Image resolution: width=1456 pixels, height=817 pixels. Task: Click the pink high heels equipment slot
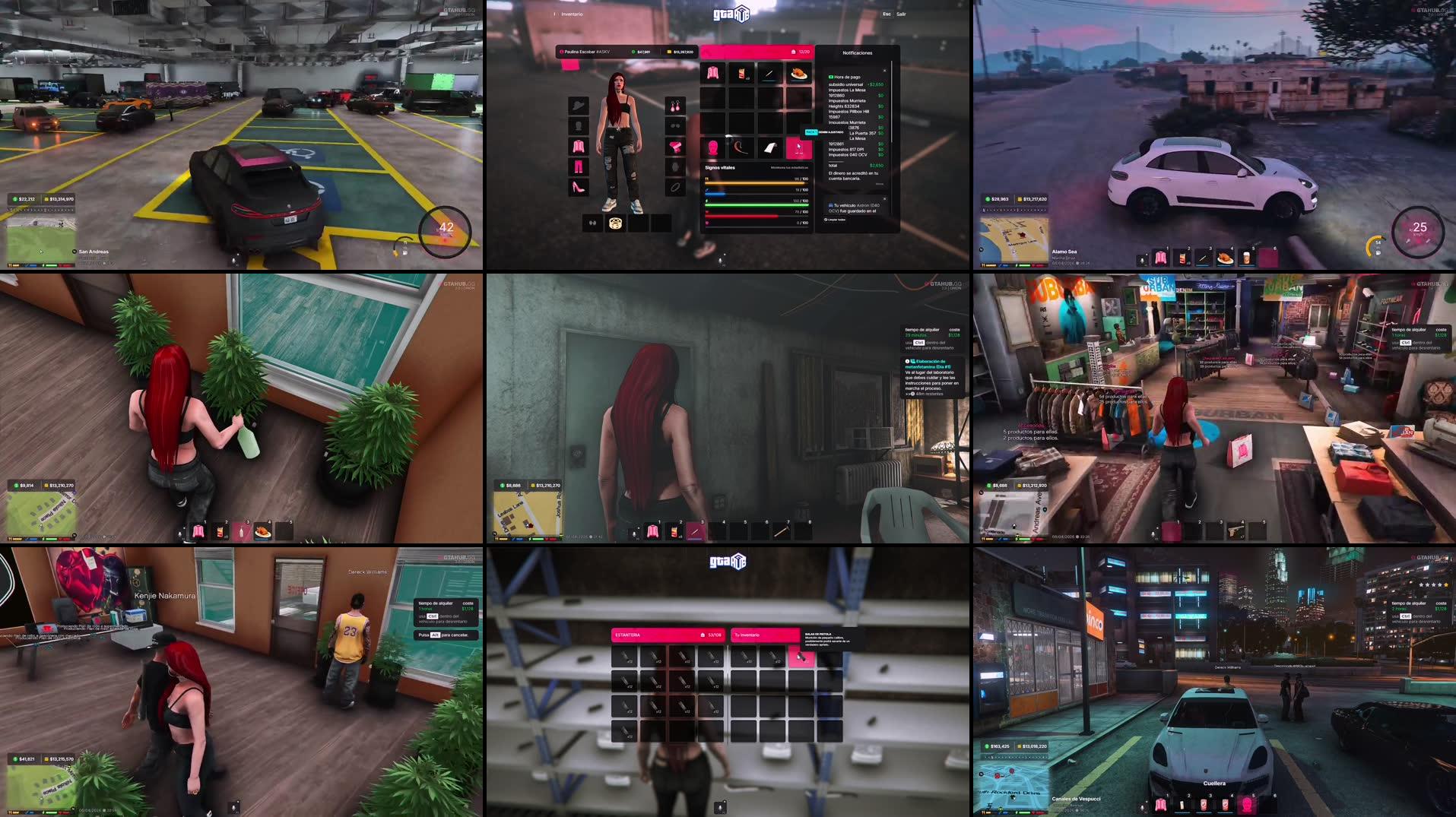578,185
